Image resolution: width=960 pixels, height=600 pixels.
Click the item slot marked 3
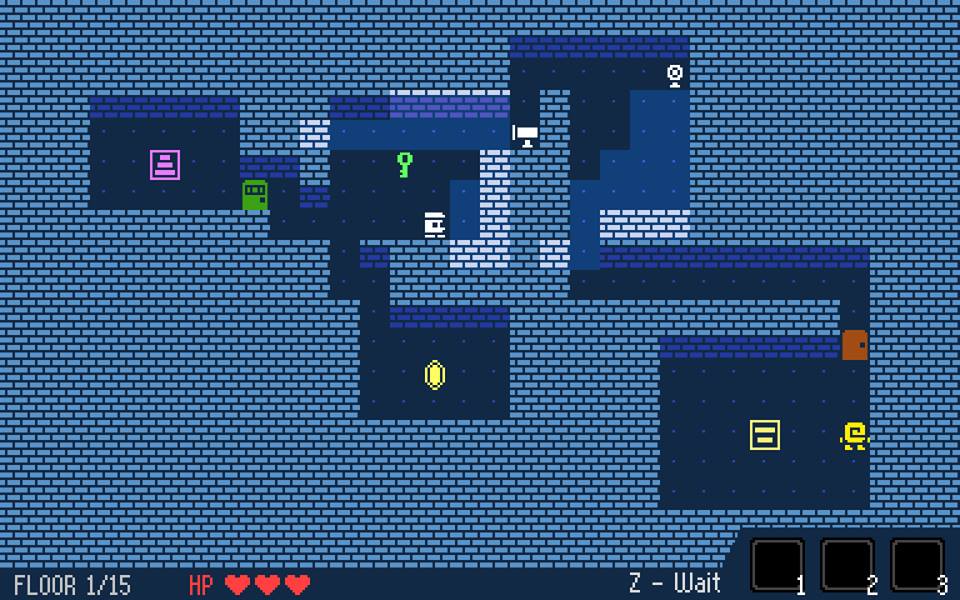point(917,565)
